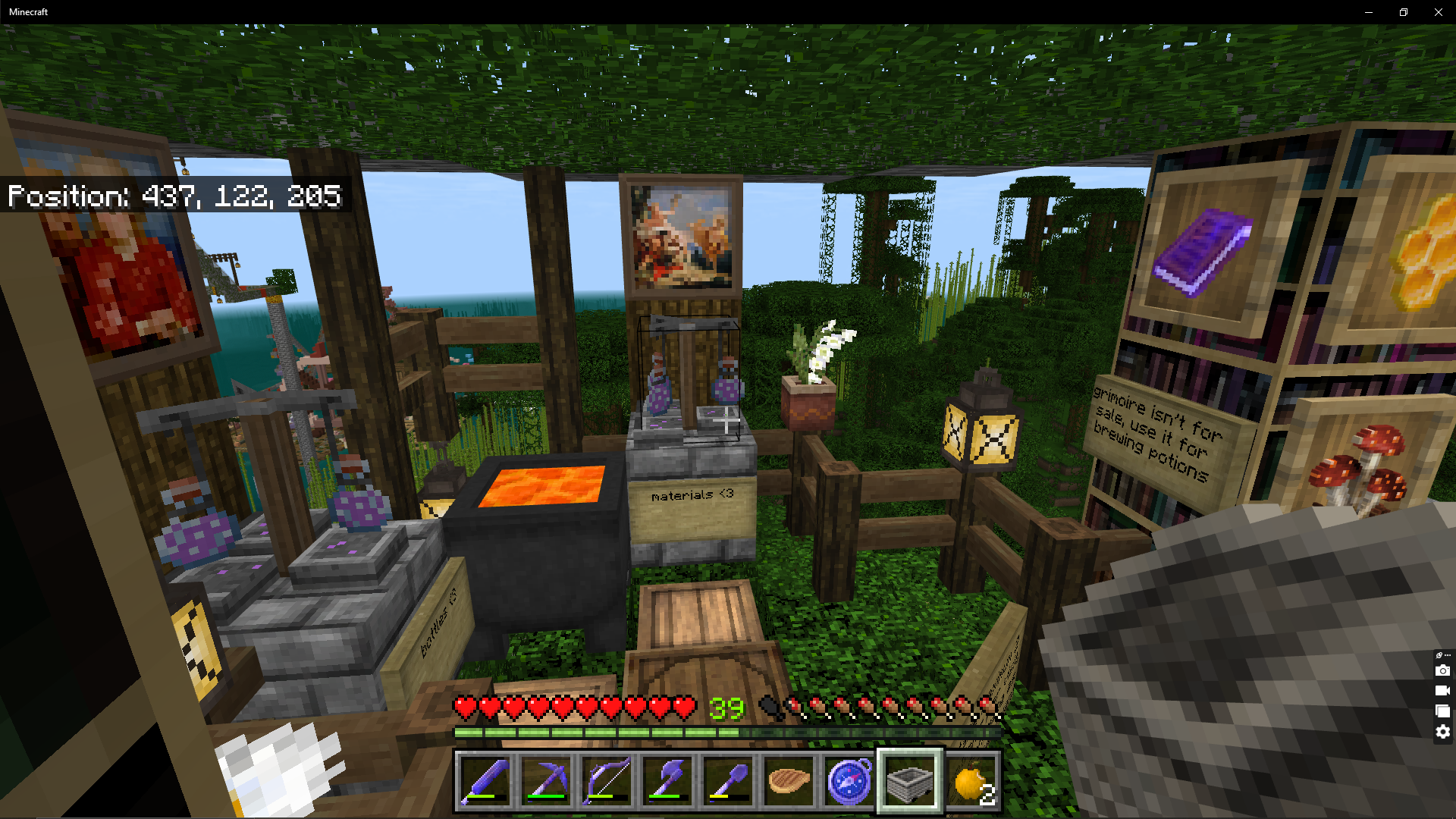
Task: Select the cauldron item in the highlighted slot
Action: pyautogui.click(x=910, y=782)
